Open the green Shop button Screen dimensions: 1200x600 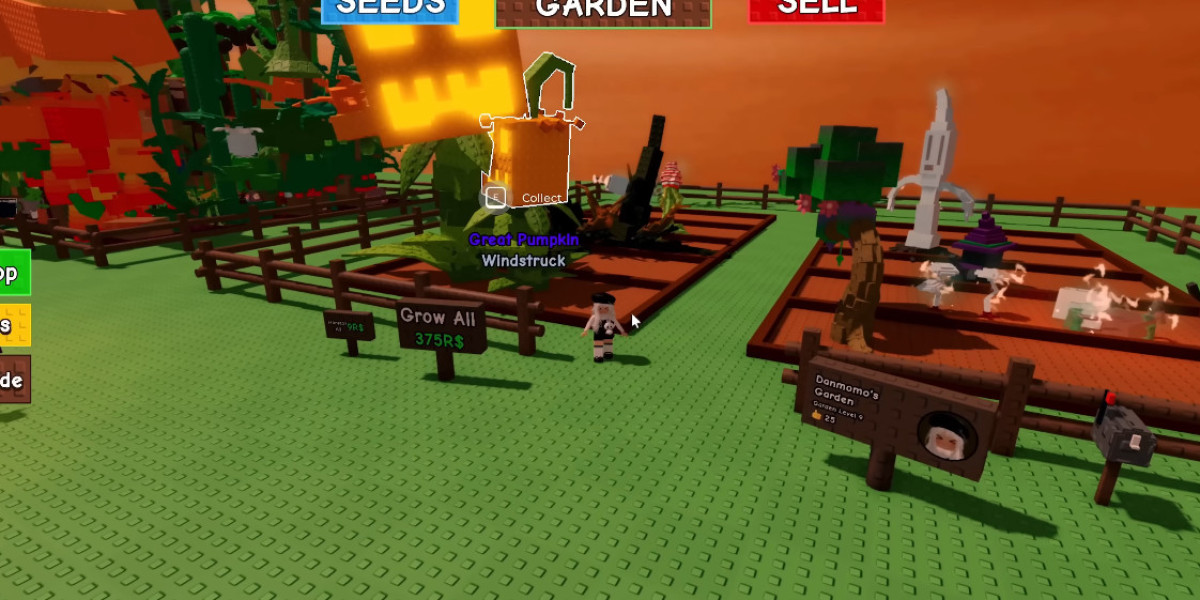[13, 273]
